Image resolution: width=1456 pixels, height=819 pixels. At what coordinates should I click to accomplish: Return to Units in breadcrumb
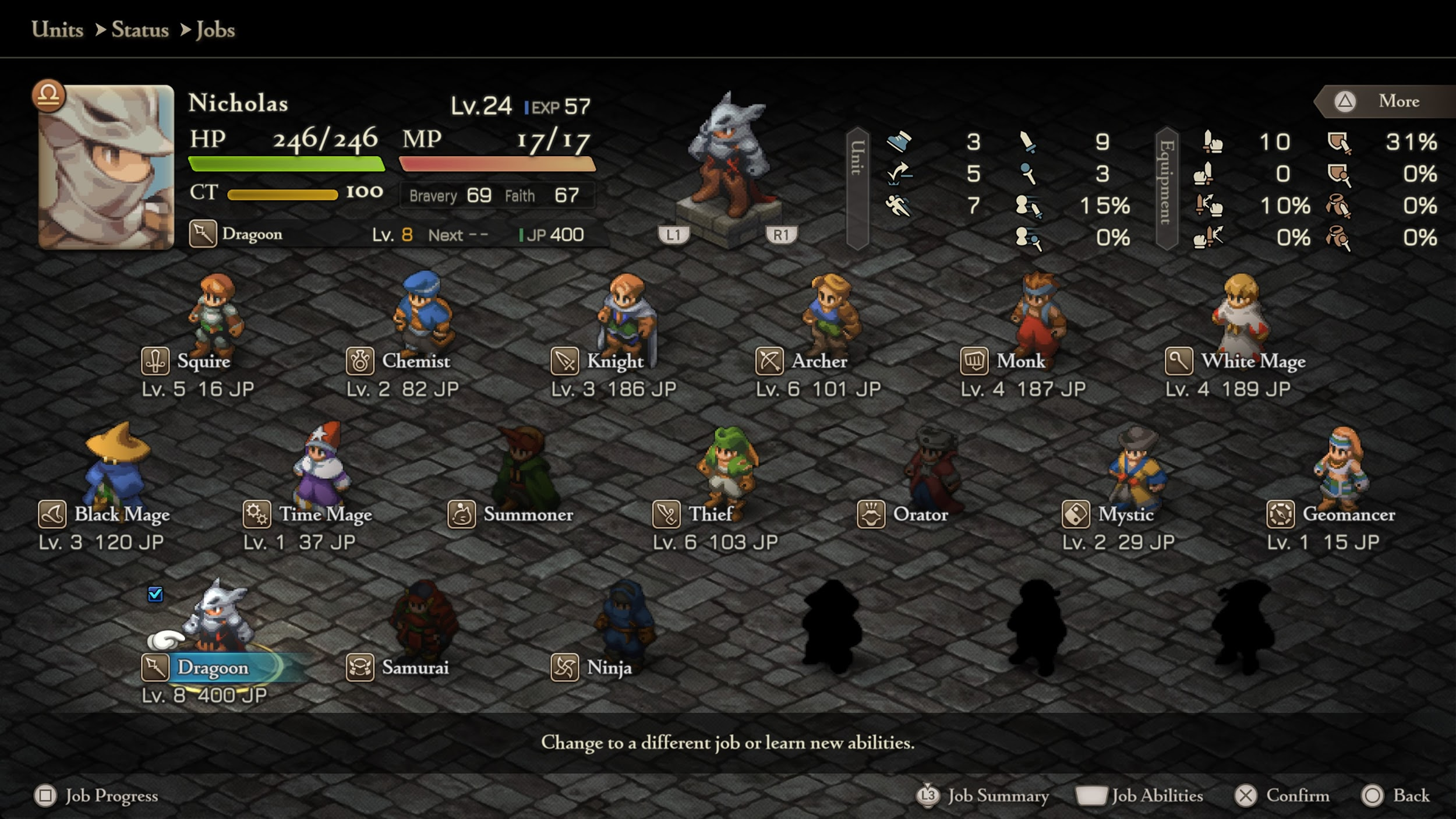(x=57, y=29)
